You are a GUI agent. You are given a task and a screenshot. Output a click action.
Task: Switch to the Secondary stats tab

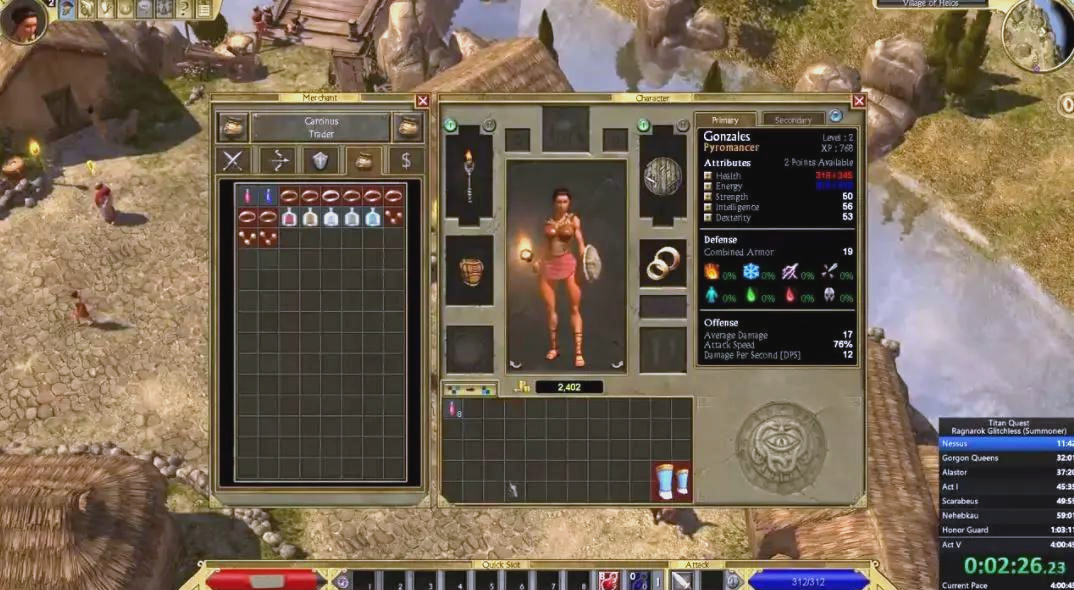tap(793, 120)
